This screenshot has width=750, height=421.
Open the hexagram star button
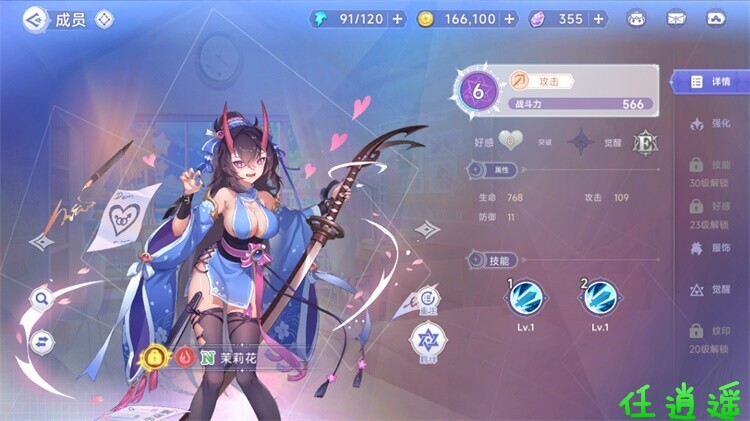coord(427,340)
